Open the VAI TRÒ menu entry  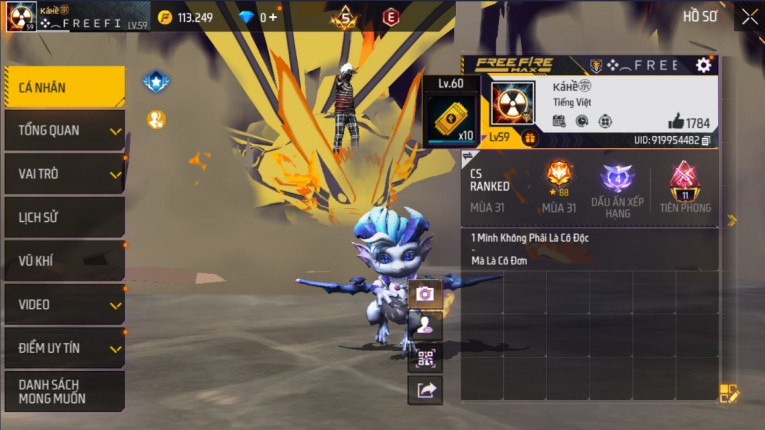click(x=64, y=174)
